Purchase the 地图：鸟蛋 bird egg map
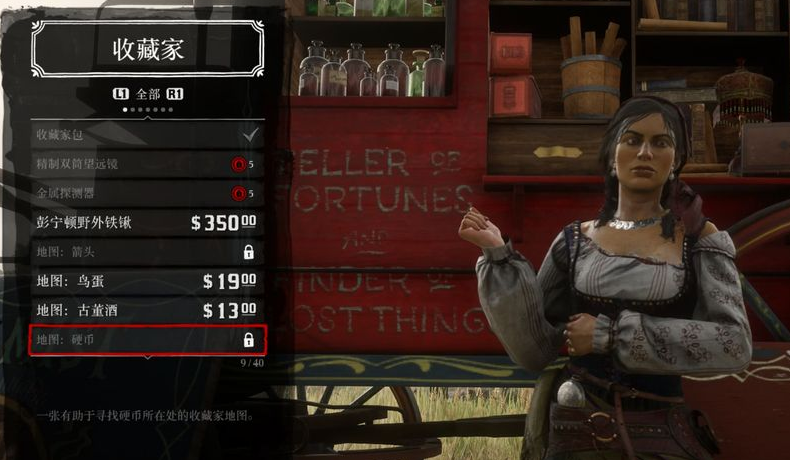 pos(147,281)
